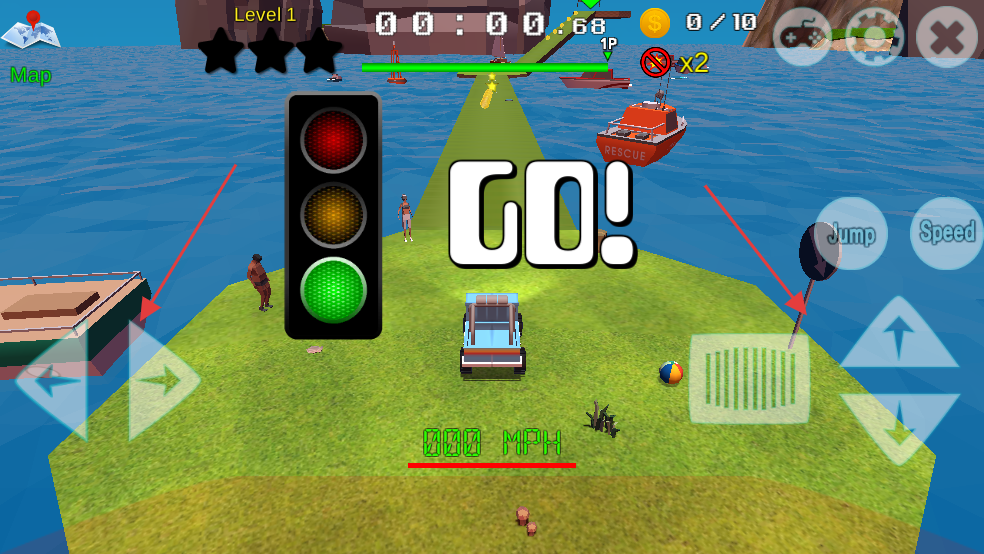Close the game with the X button
The height and width of the screenshot is (554, 984).
click(946, 38)
